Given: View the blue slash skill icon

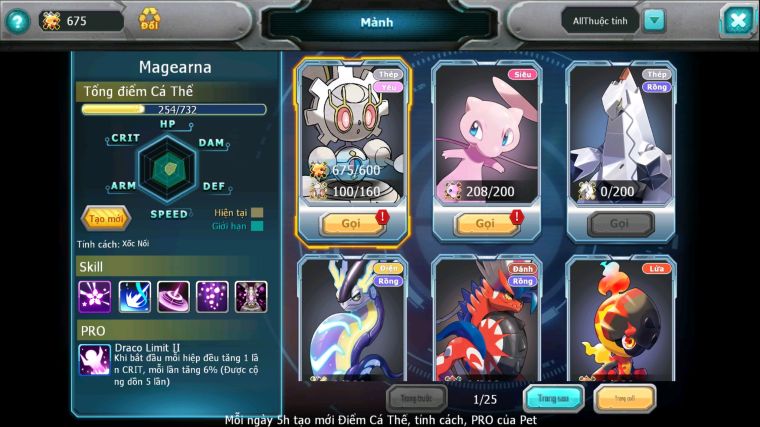Looking at the screenshot, I should 134,296.
